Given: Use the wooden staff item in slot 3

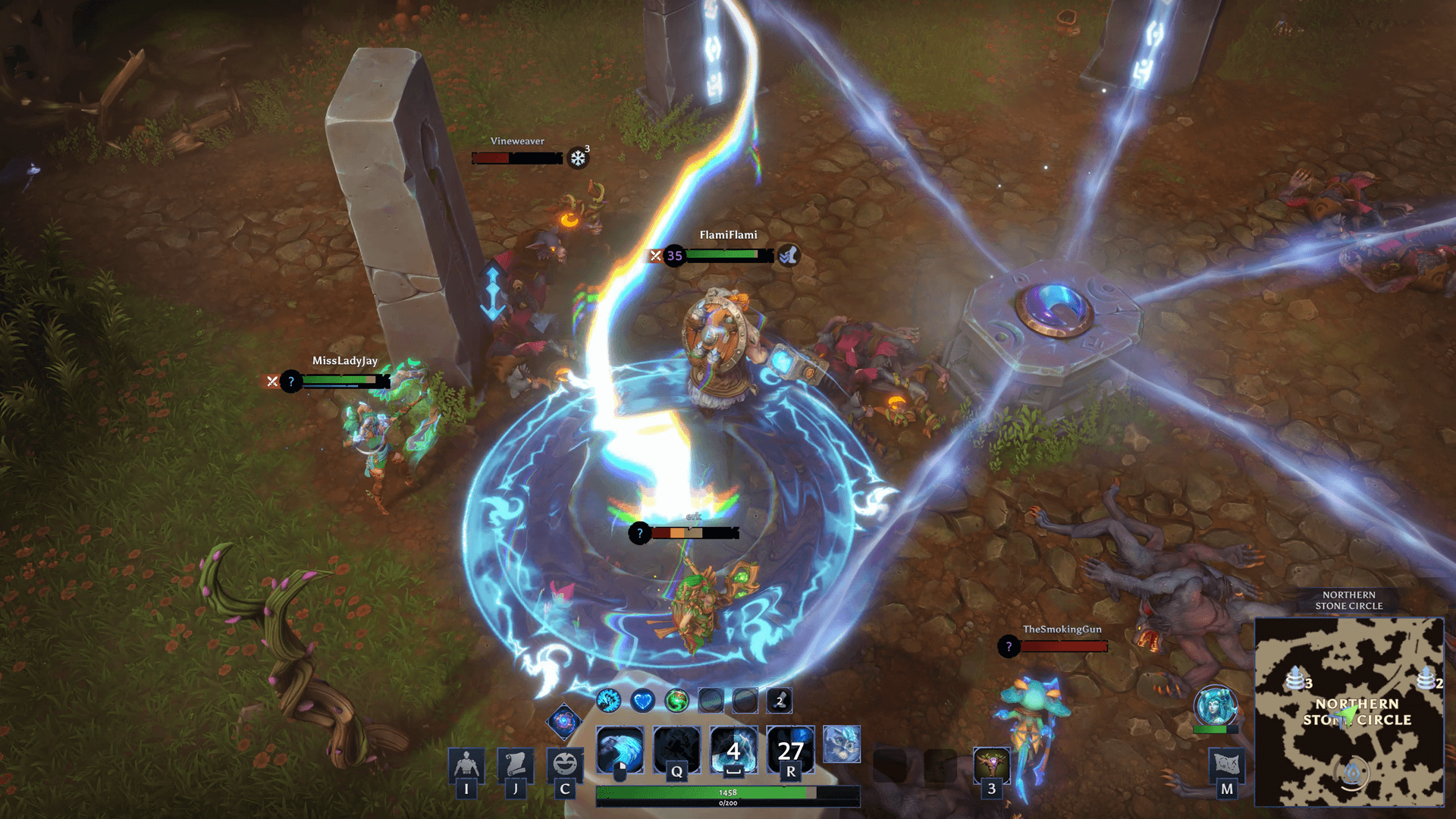Looking at the screenshot, I should click(991, 766).
